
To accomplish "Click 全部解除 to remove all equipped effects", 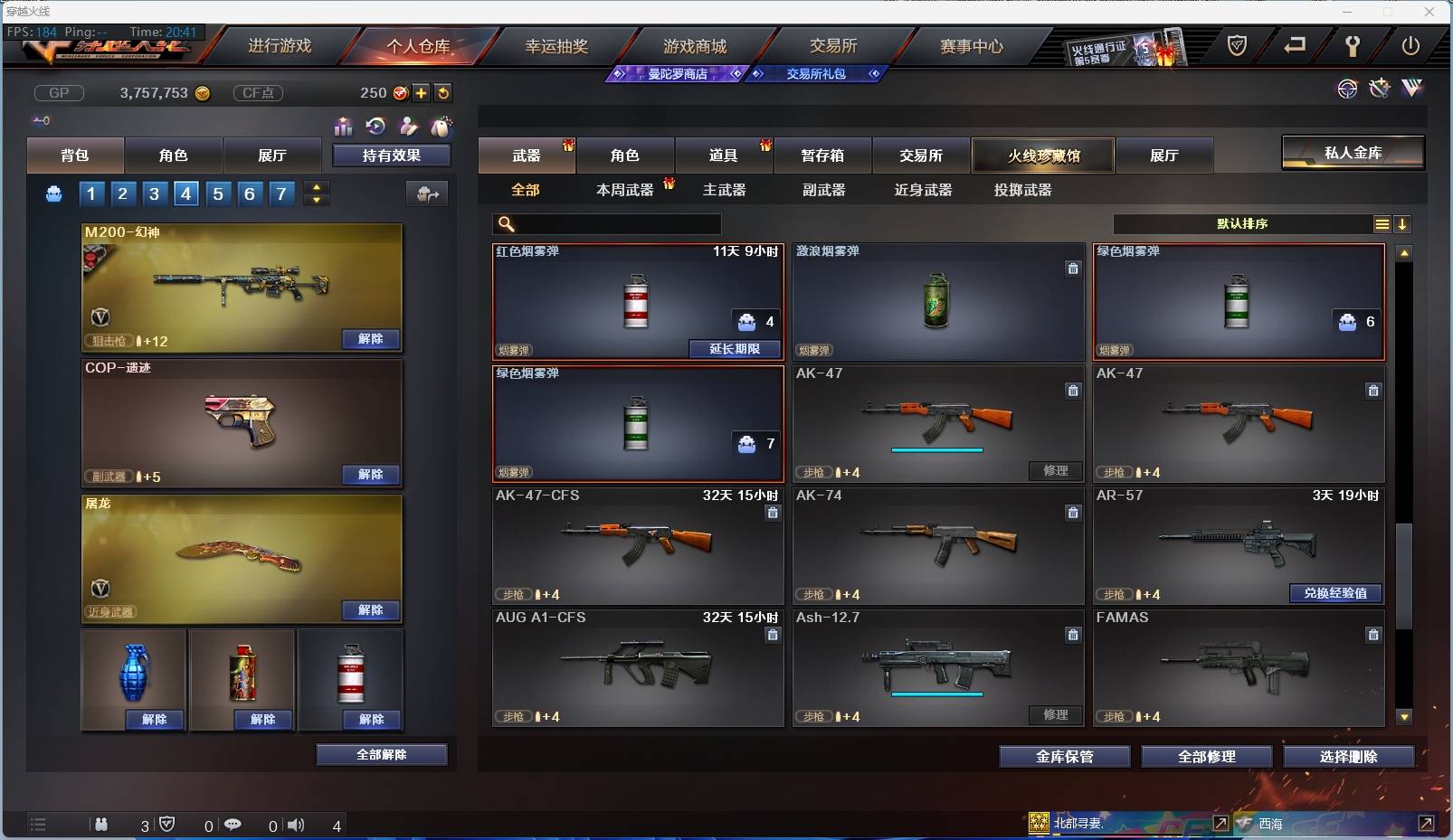I will (383, 754).
